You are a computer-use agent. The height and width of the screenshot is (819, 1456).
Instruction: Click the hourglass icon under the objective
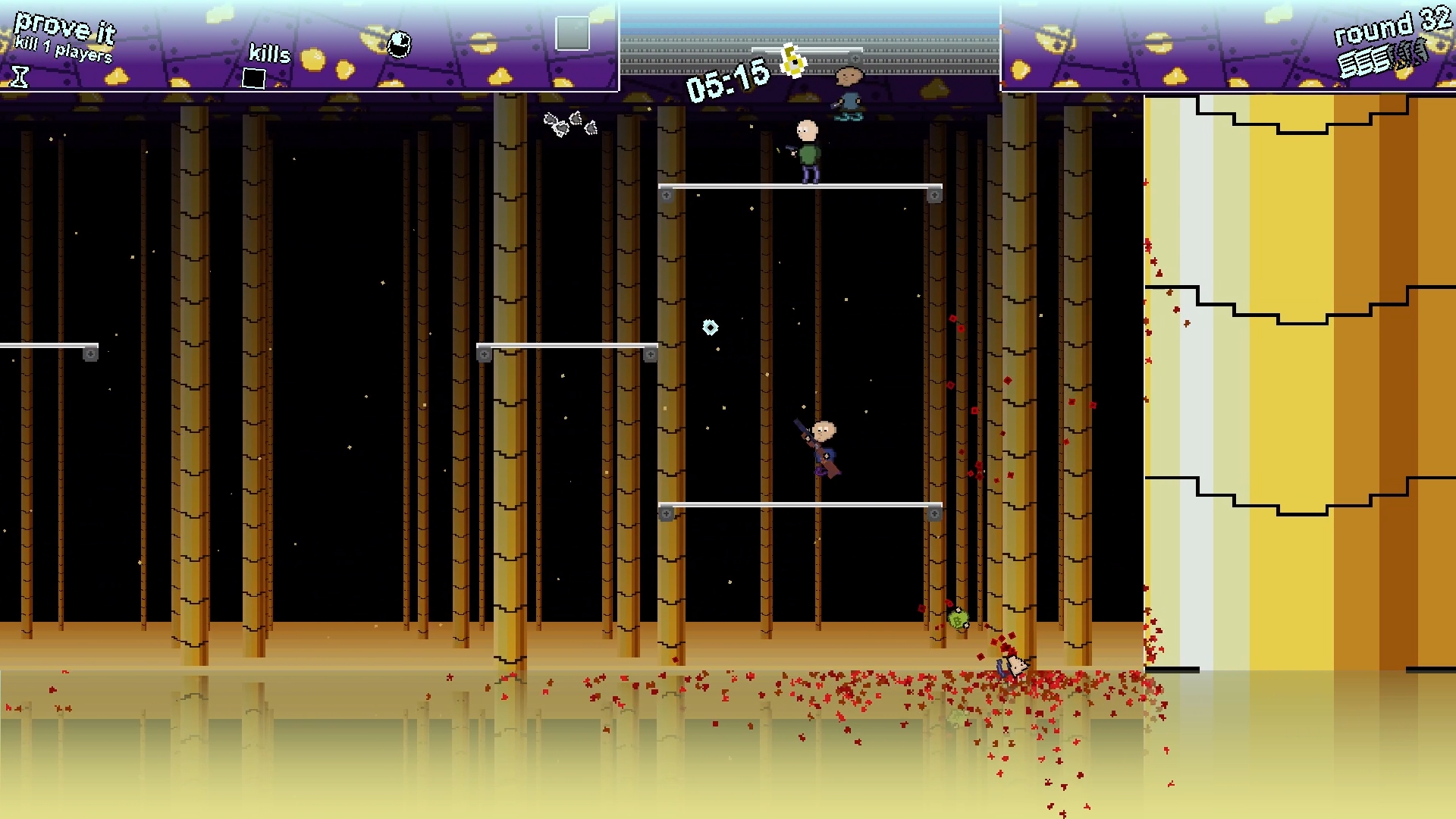[20, 76]
